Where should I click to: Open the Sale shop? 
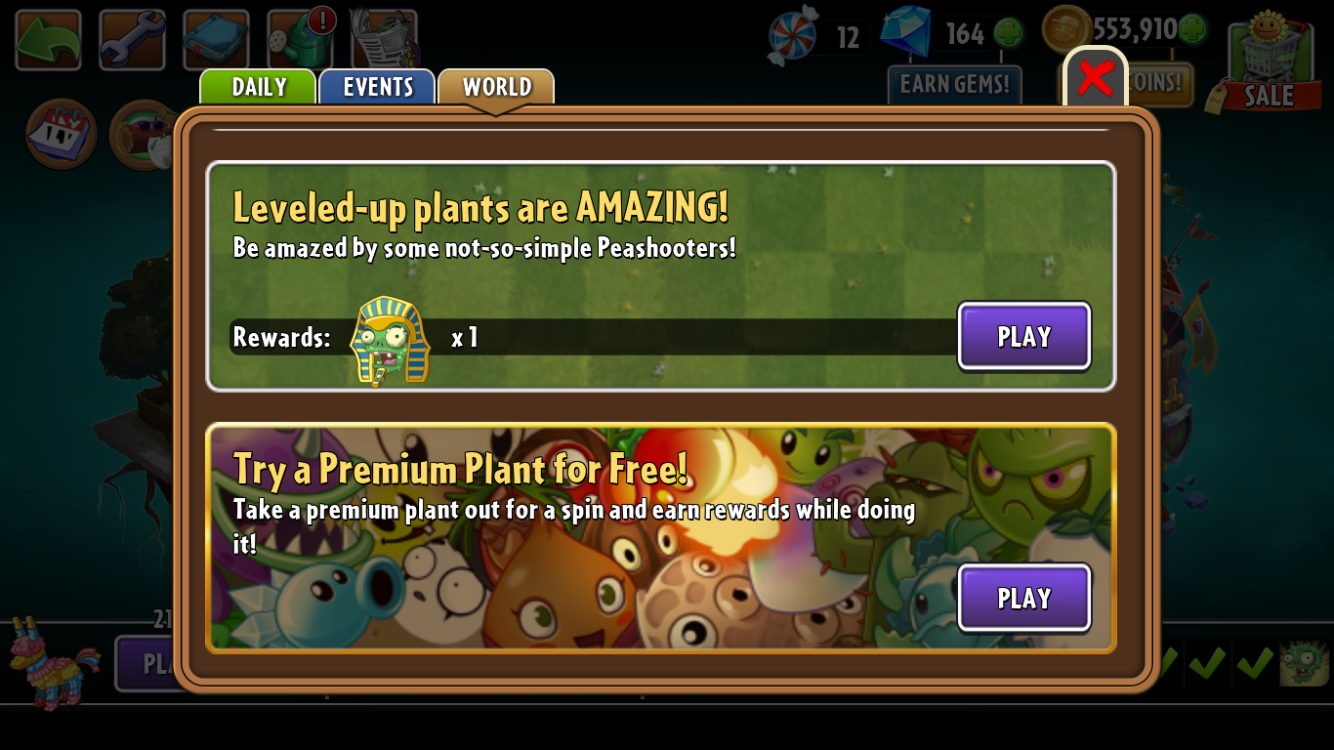coord(1268,60)
